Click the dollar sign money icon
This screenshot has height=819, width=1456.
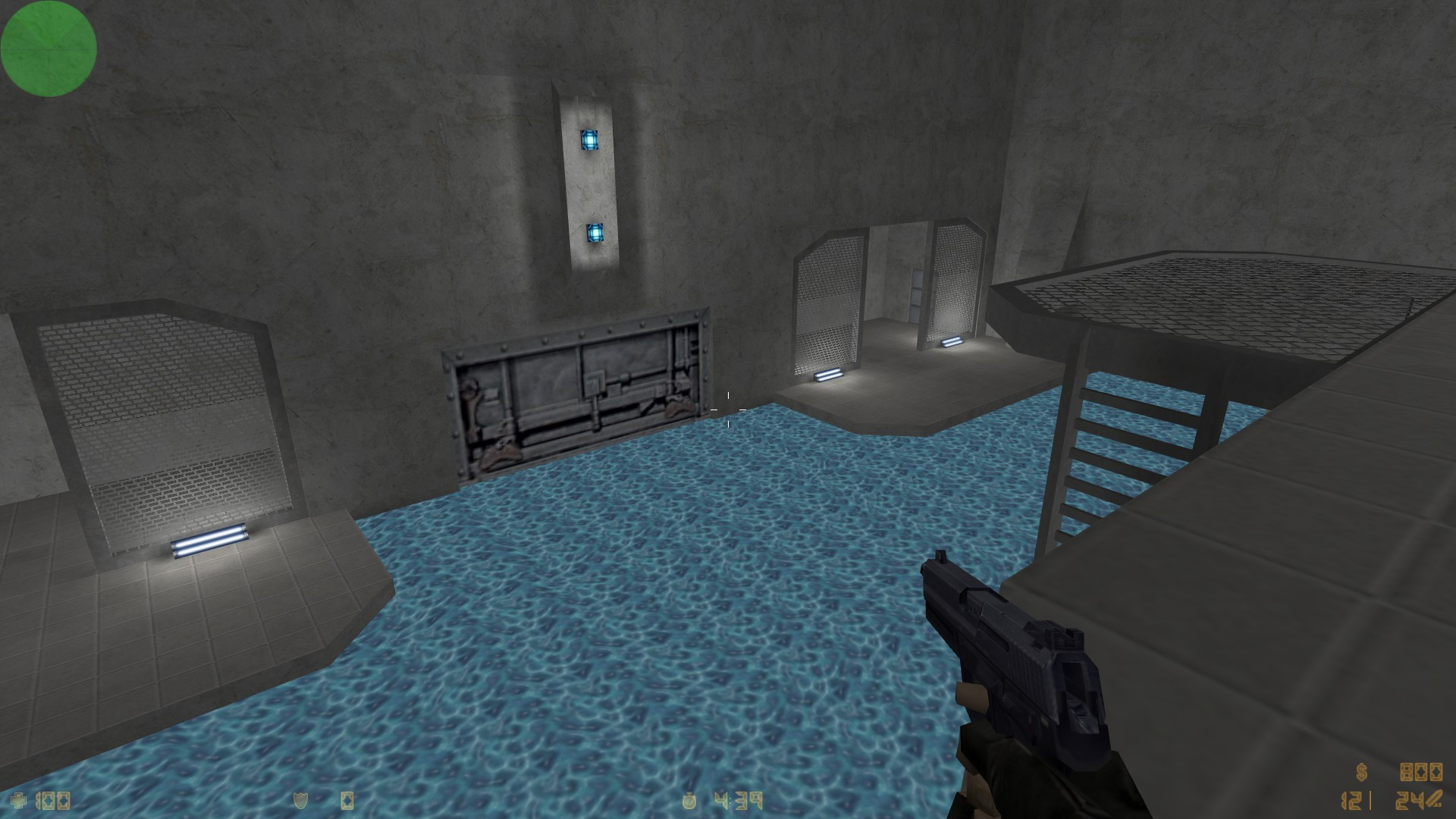tap(1361, 771)
